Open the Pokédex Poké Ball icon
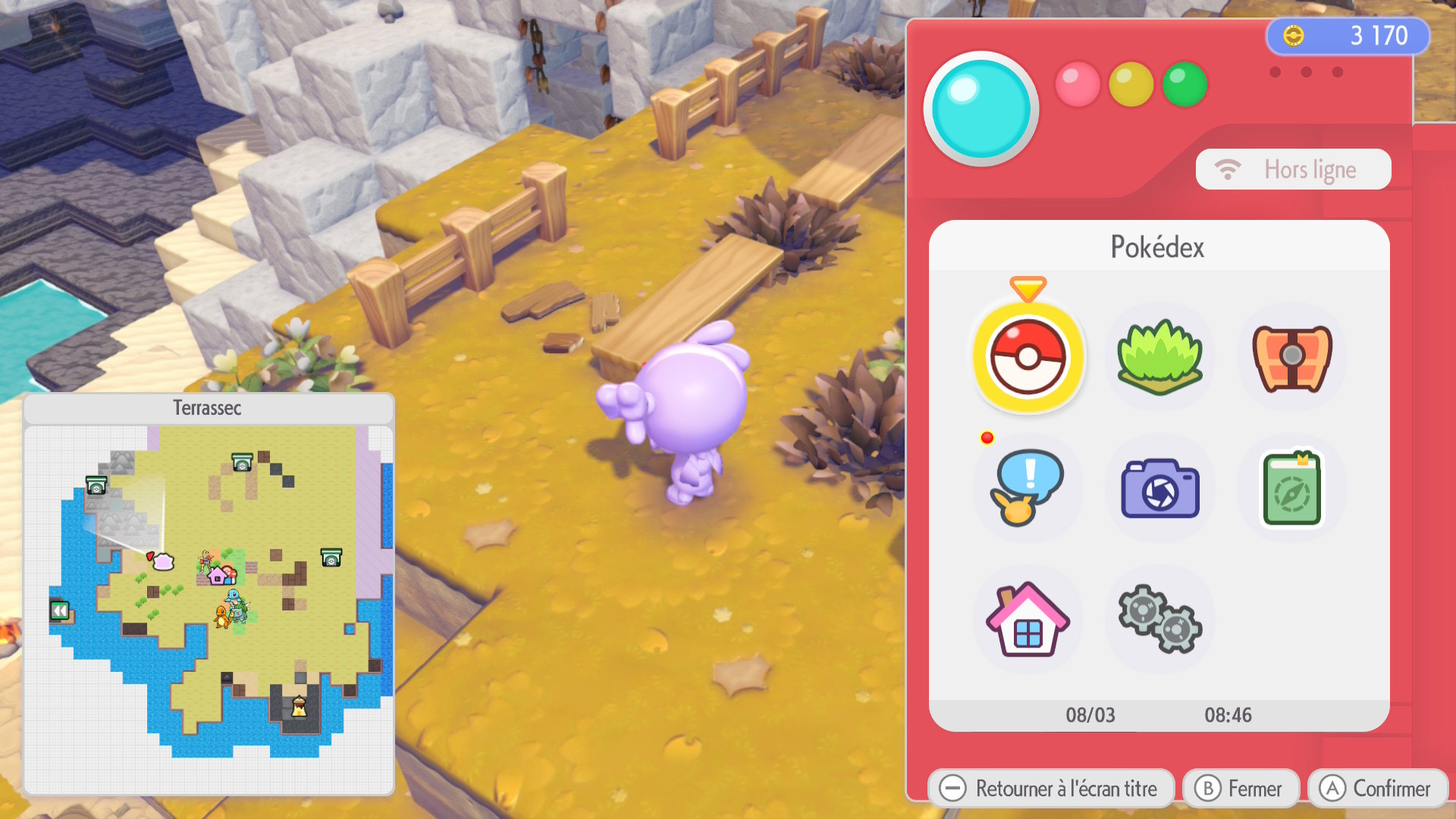Screen dimensions: 1456x819 pyautogui.click(x=1028, y=357)
